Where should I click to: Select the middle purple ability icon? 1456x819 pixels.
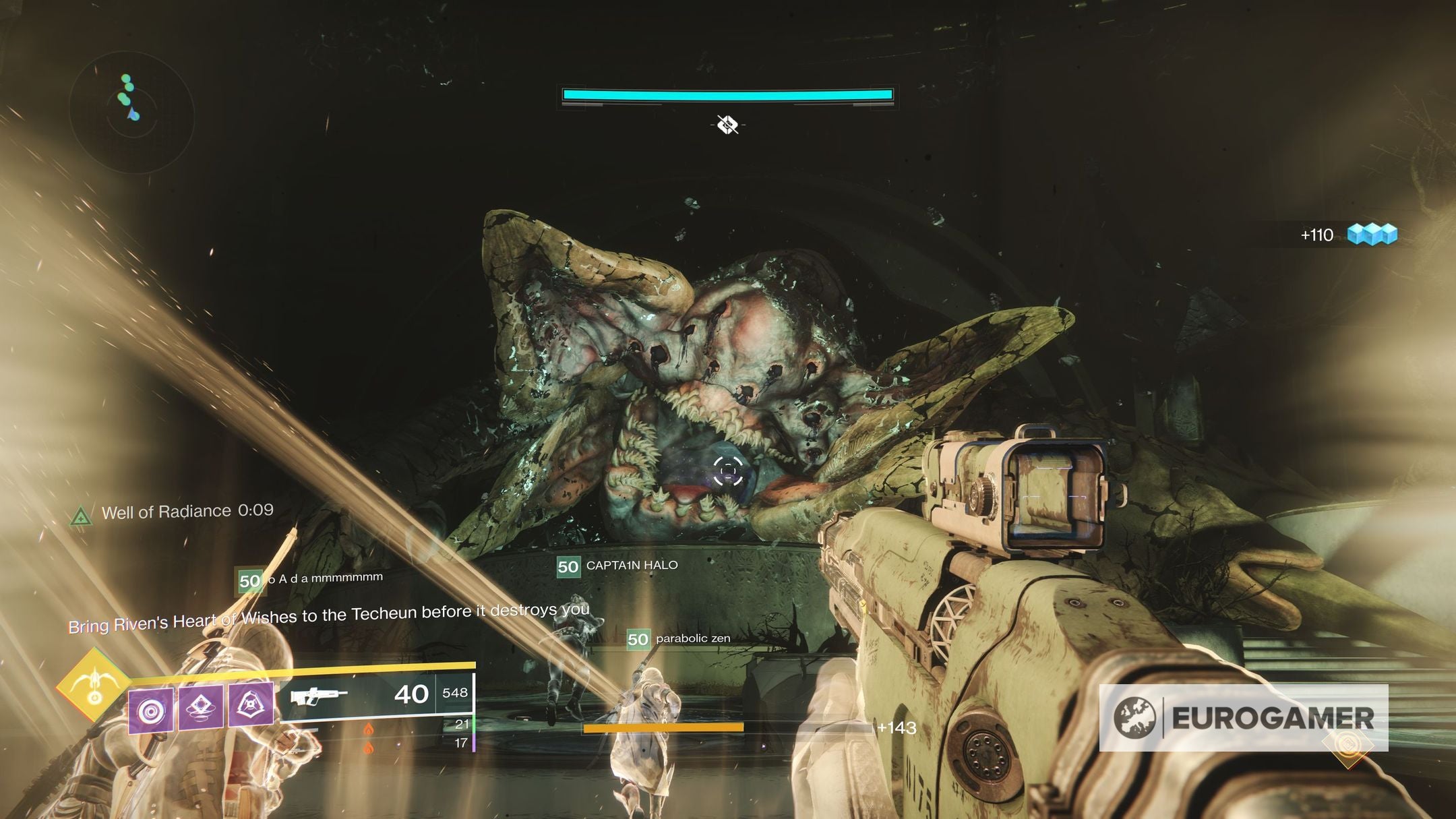coord(201,707)
